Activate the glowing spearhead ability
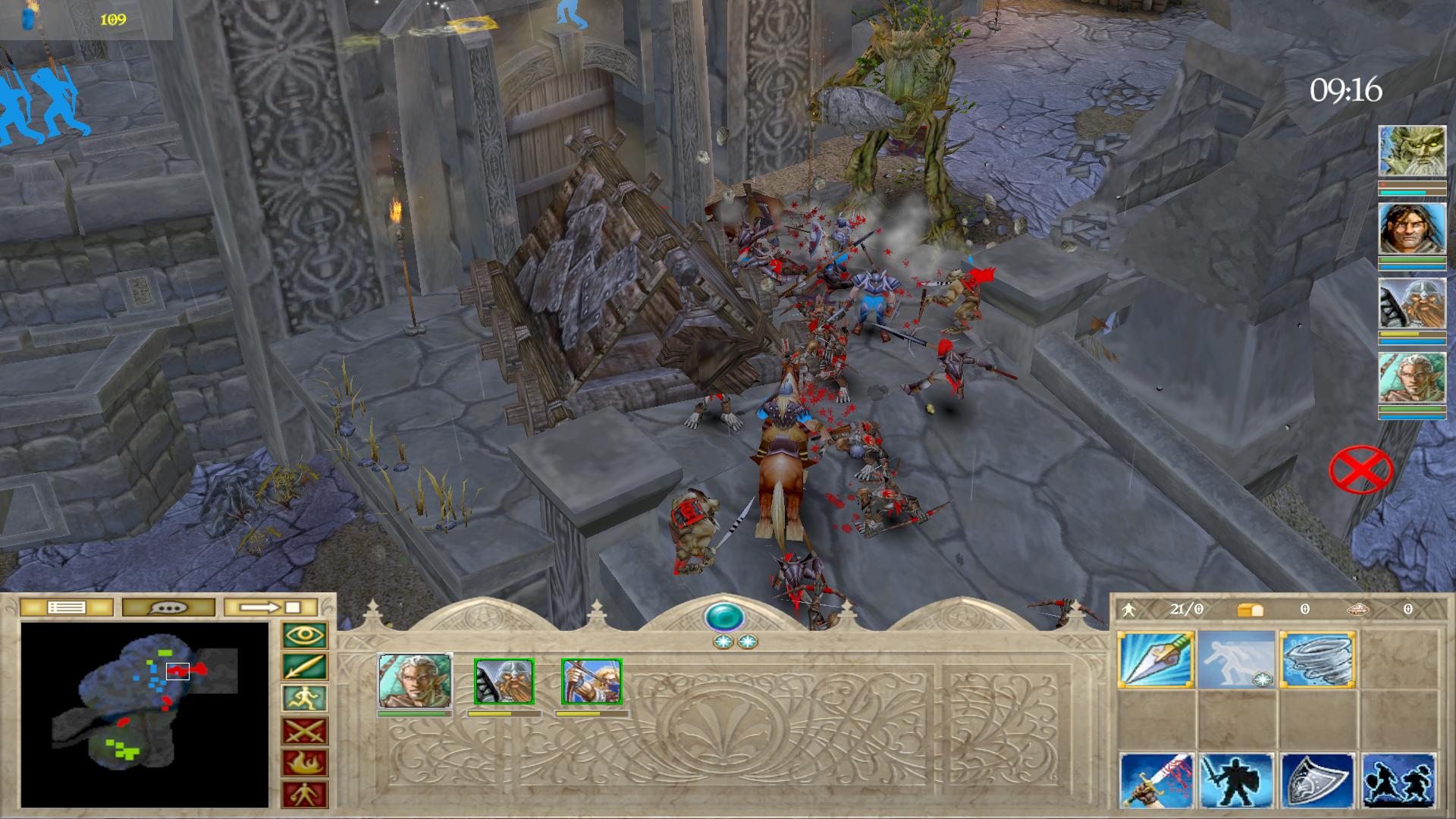 [1156, 660]
